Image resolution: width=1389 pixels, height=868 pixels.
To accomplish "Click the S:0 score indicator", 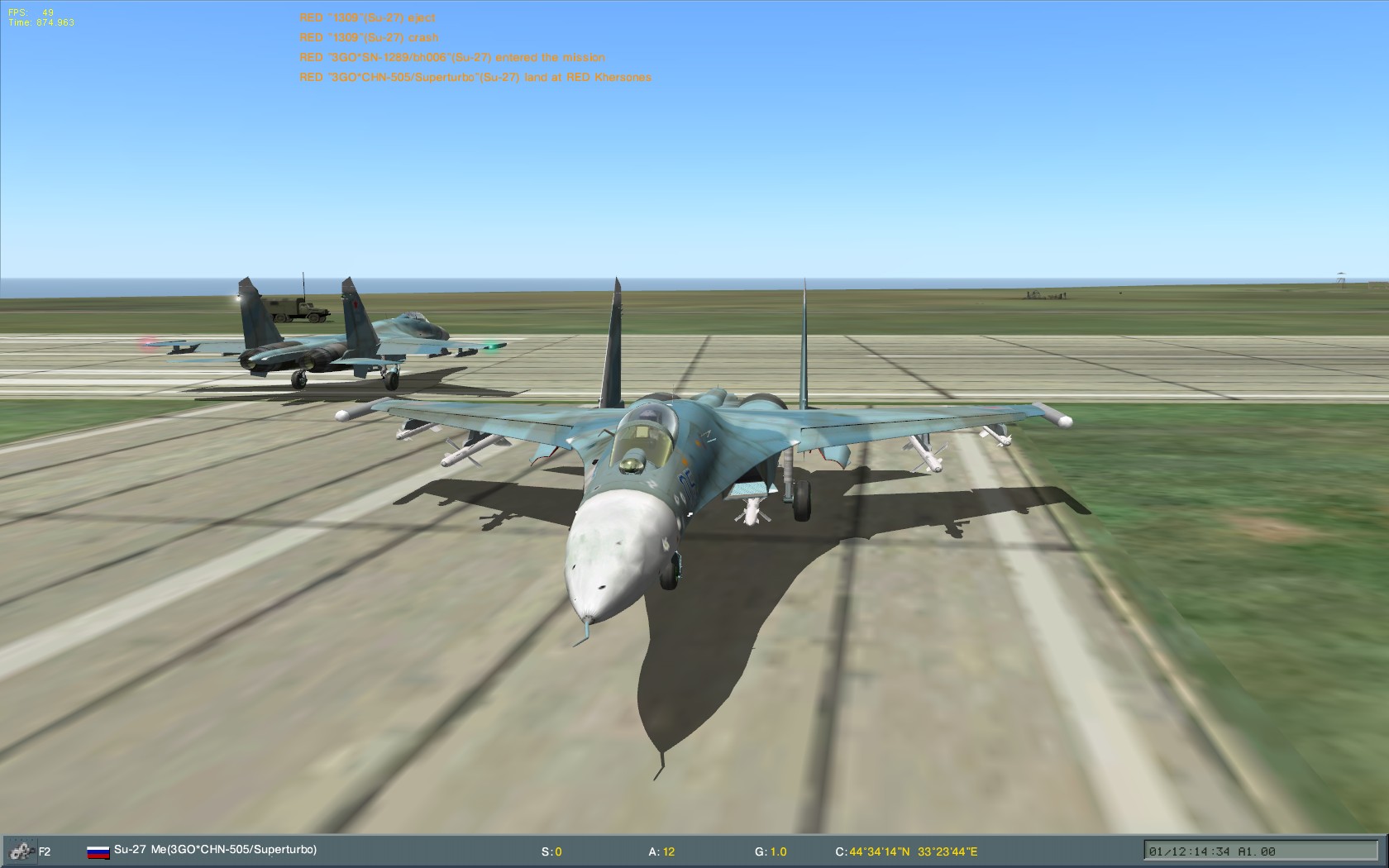I will (551, 849).
